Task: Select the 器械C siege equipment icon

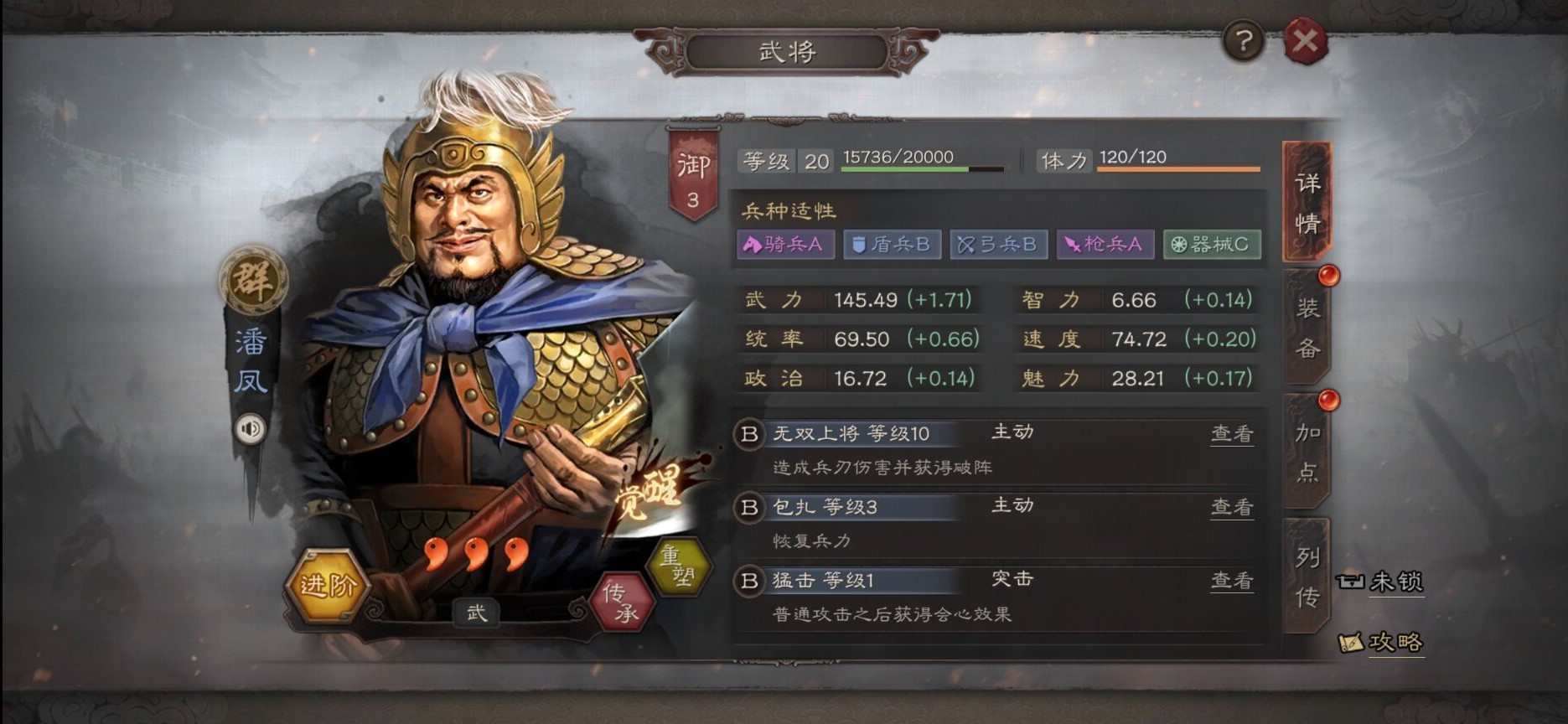Action: pos(1212,245)
